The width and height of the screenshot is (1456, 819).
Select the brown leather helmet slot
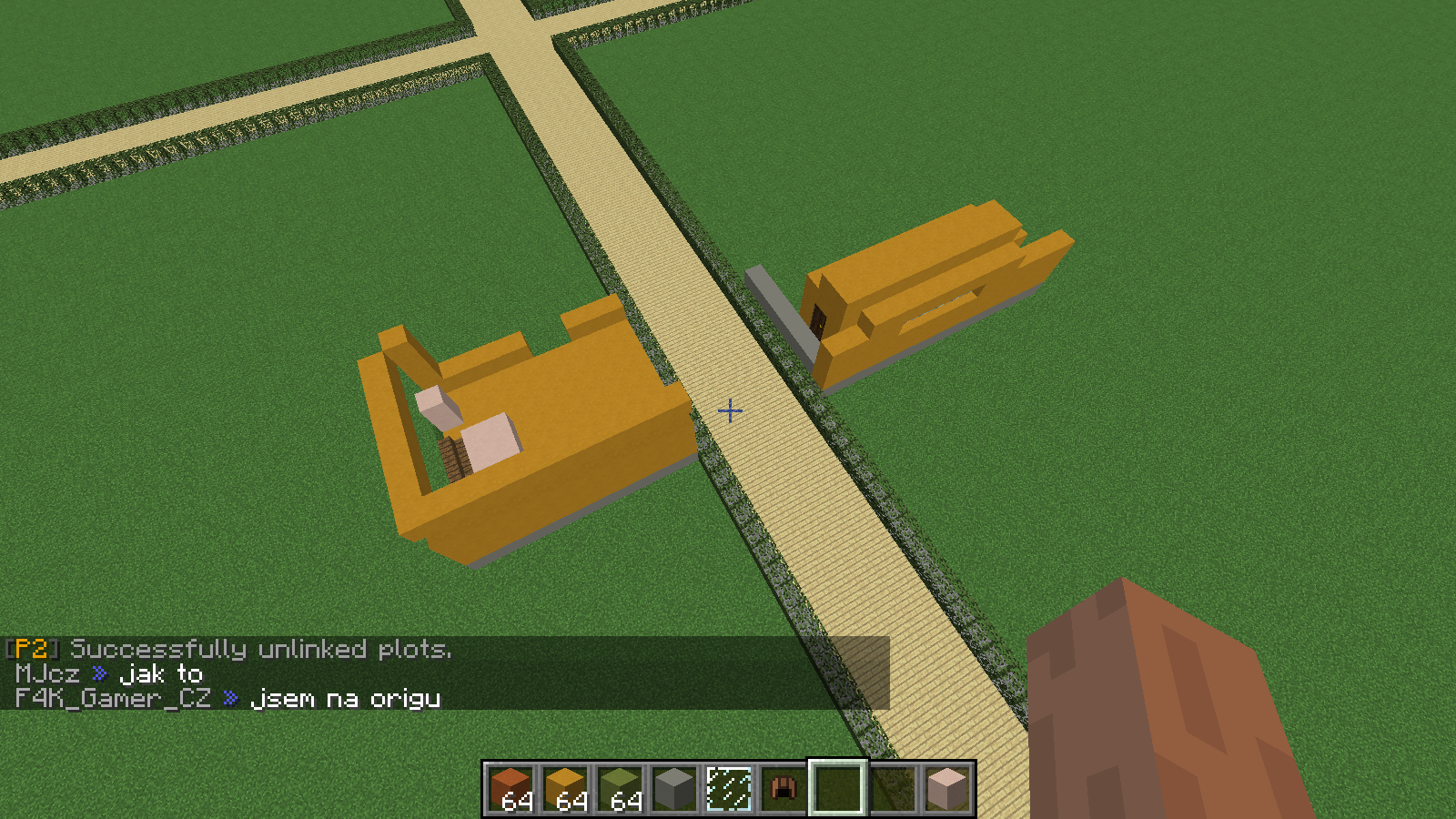tap(784, 788)
